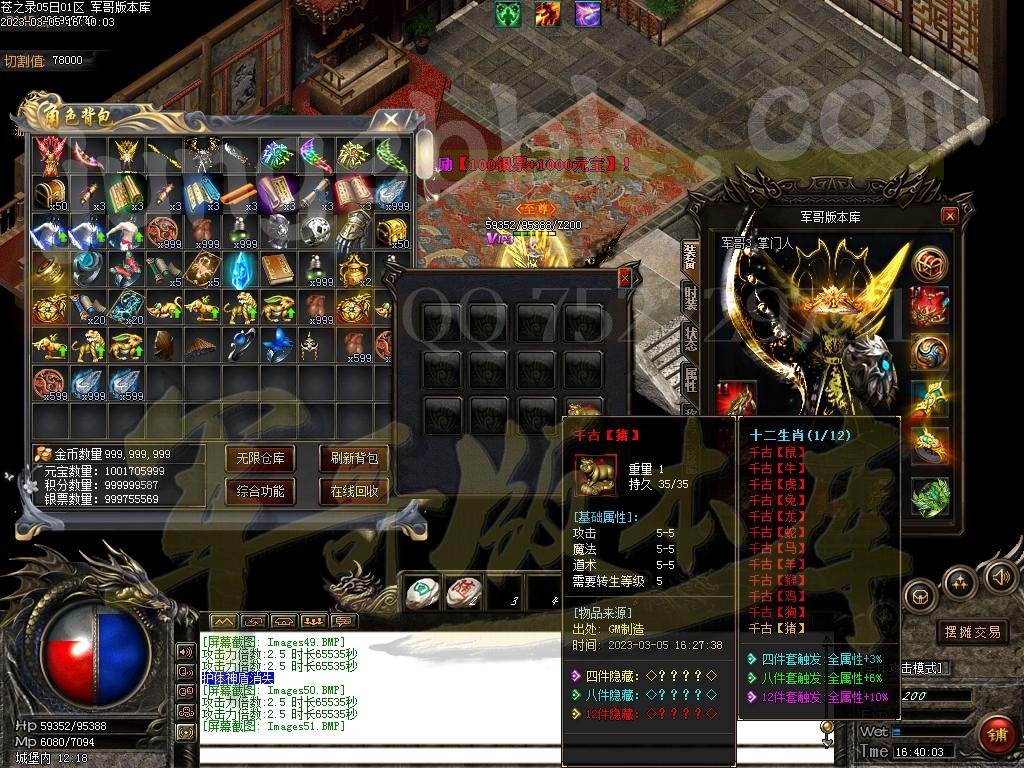Select the blue crystal item in backpack
The height and width of the screenshot is (768, 1024).
[237, 269]
